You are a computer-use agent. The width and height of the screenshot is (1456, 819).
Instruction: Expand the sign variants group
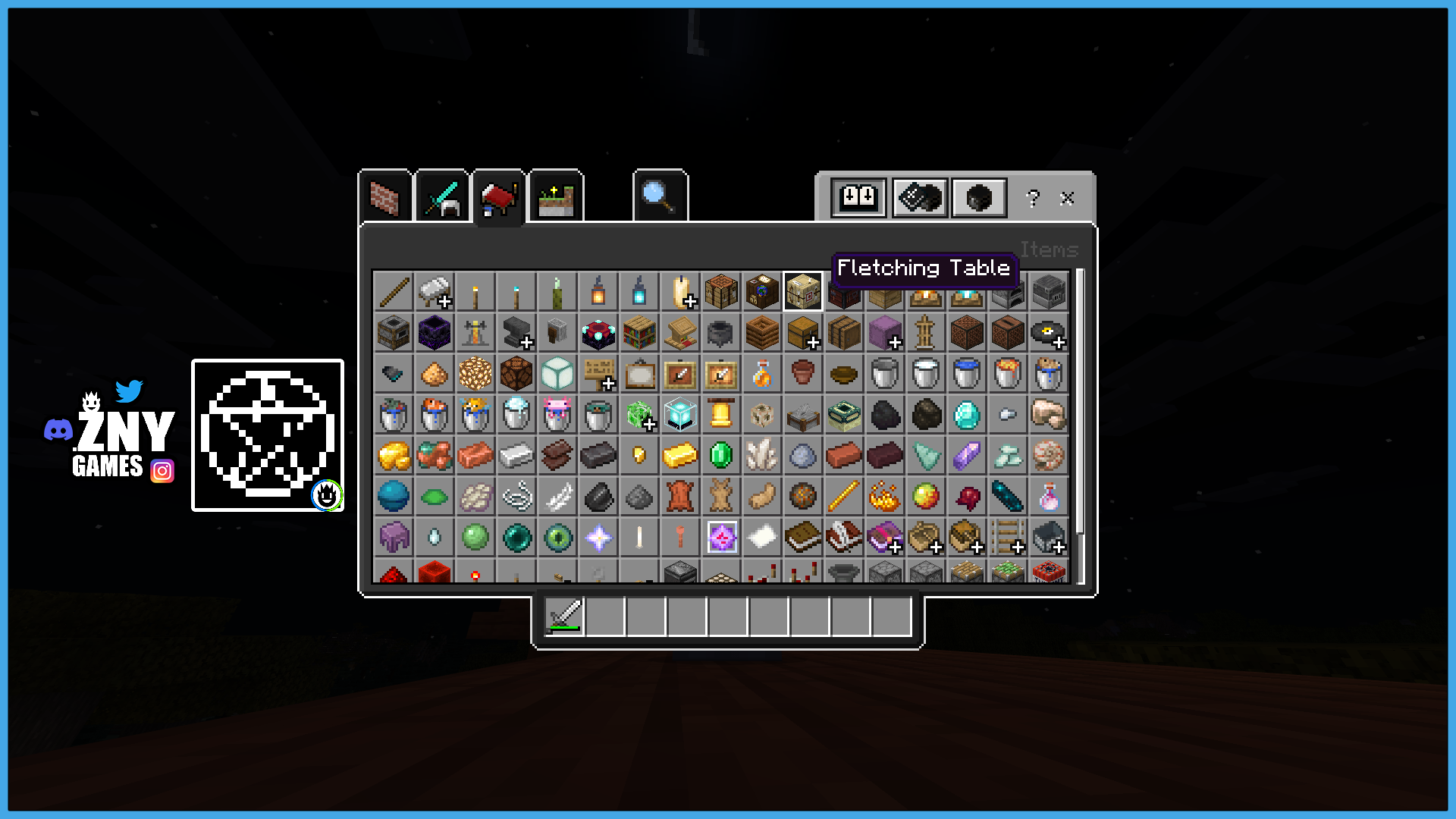598,373
